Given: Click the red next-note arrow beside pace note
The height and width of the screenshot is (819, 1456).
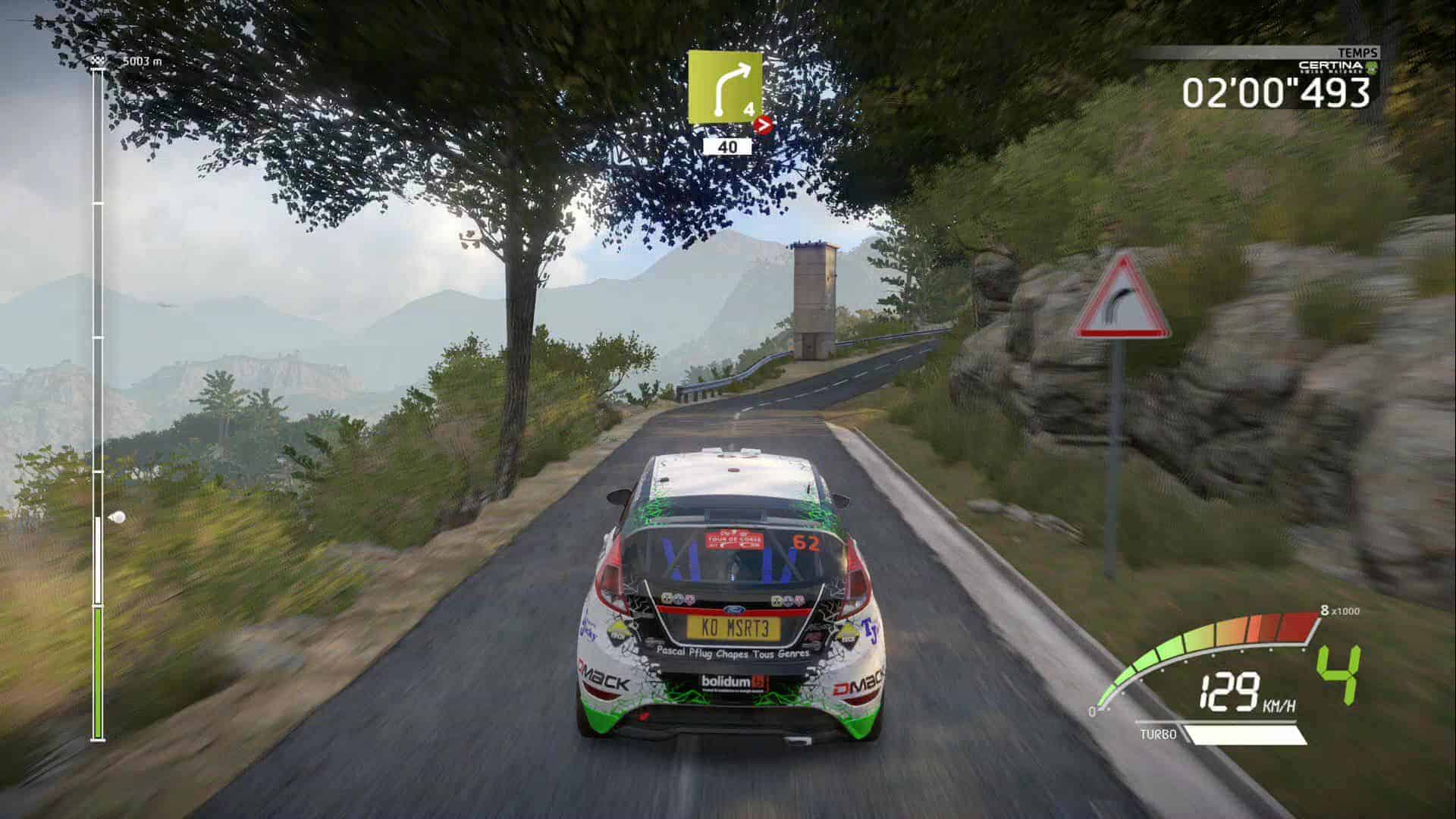Looking at the screenshot, I should 766,125.
